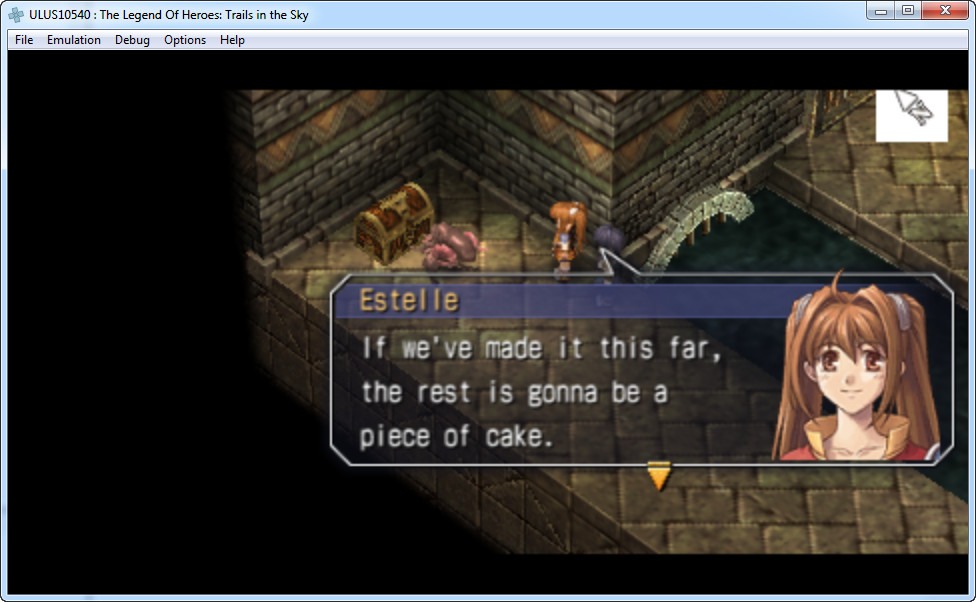The image size is (976, 602).
Task: Open the File menu
Action: click(24, 40)
